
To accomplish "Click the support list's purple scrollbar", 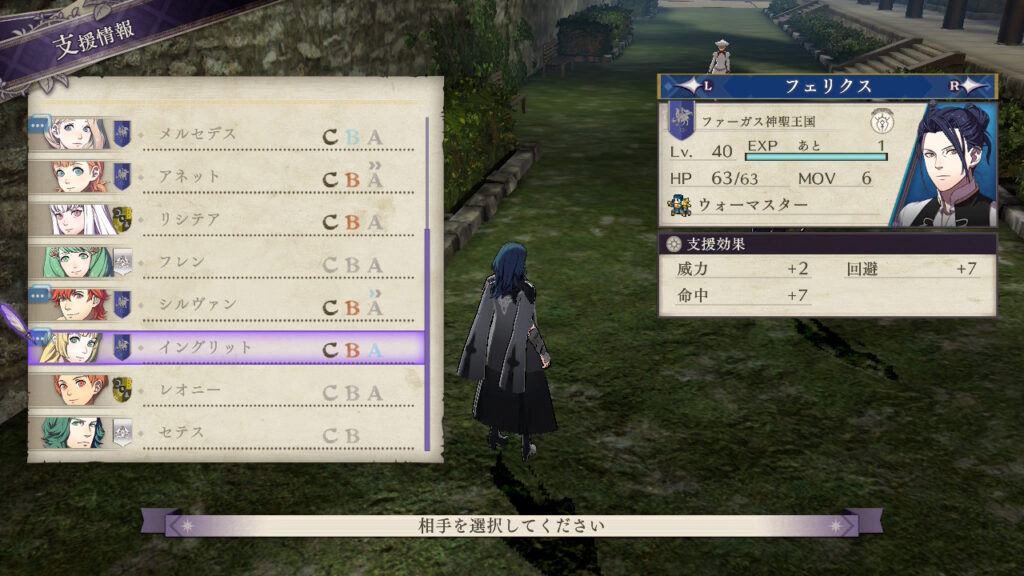I will [x=428, y=340].
